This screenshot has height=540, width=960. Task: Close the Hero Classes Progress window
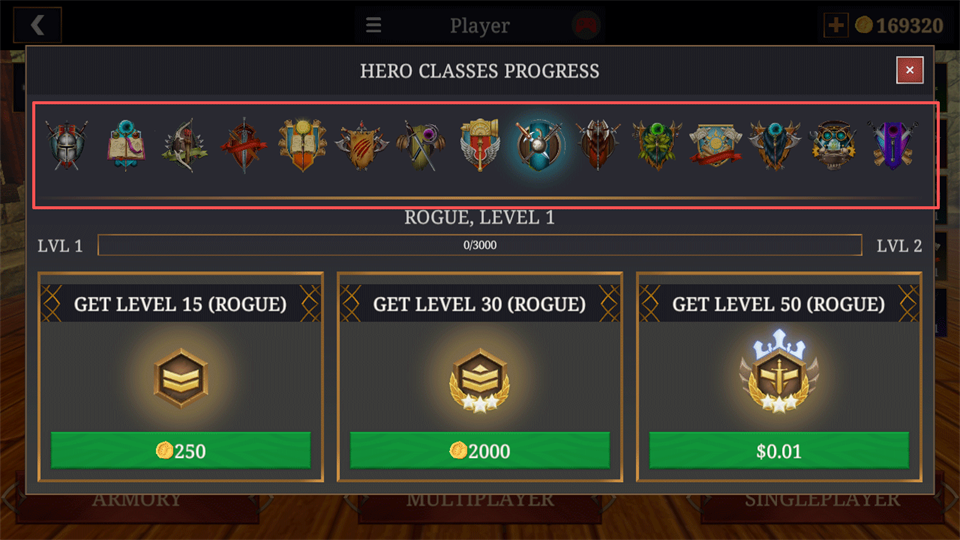[909, 70]
